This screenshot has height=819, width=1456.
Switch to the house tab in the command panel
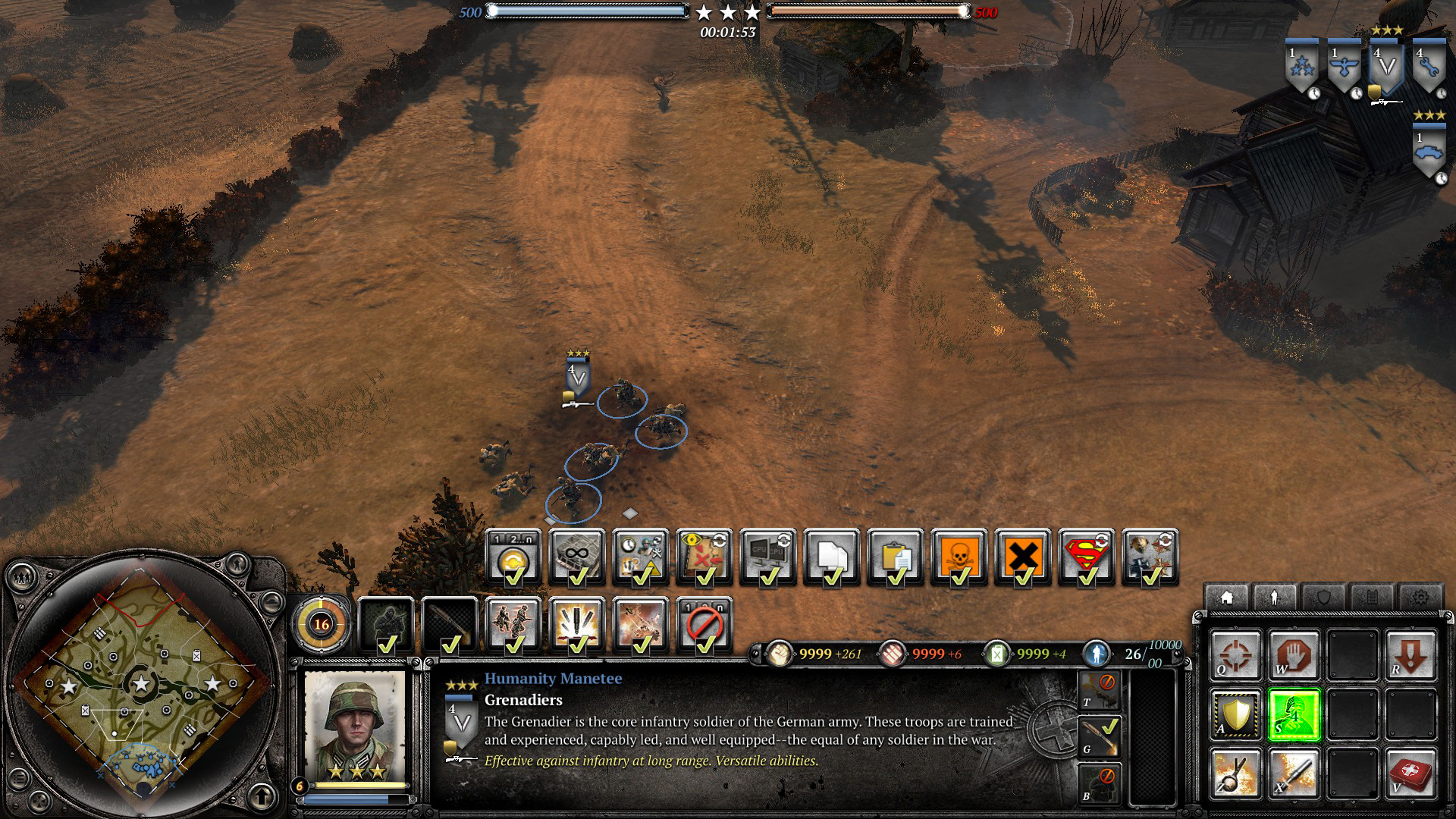point(1226,598)
